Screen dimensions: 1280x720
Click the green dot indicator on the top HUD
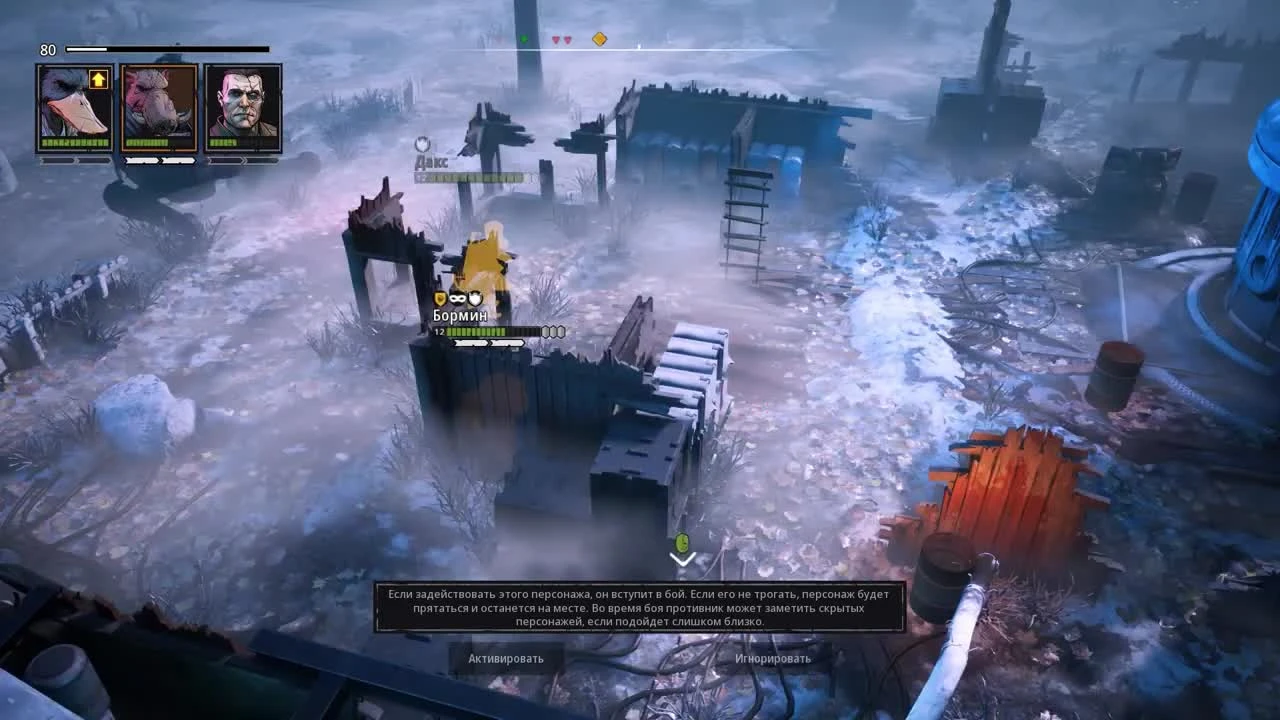(523, 38)
